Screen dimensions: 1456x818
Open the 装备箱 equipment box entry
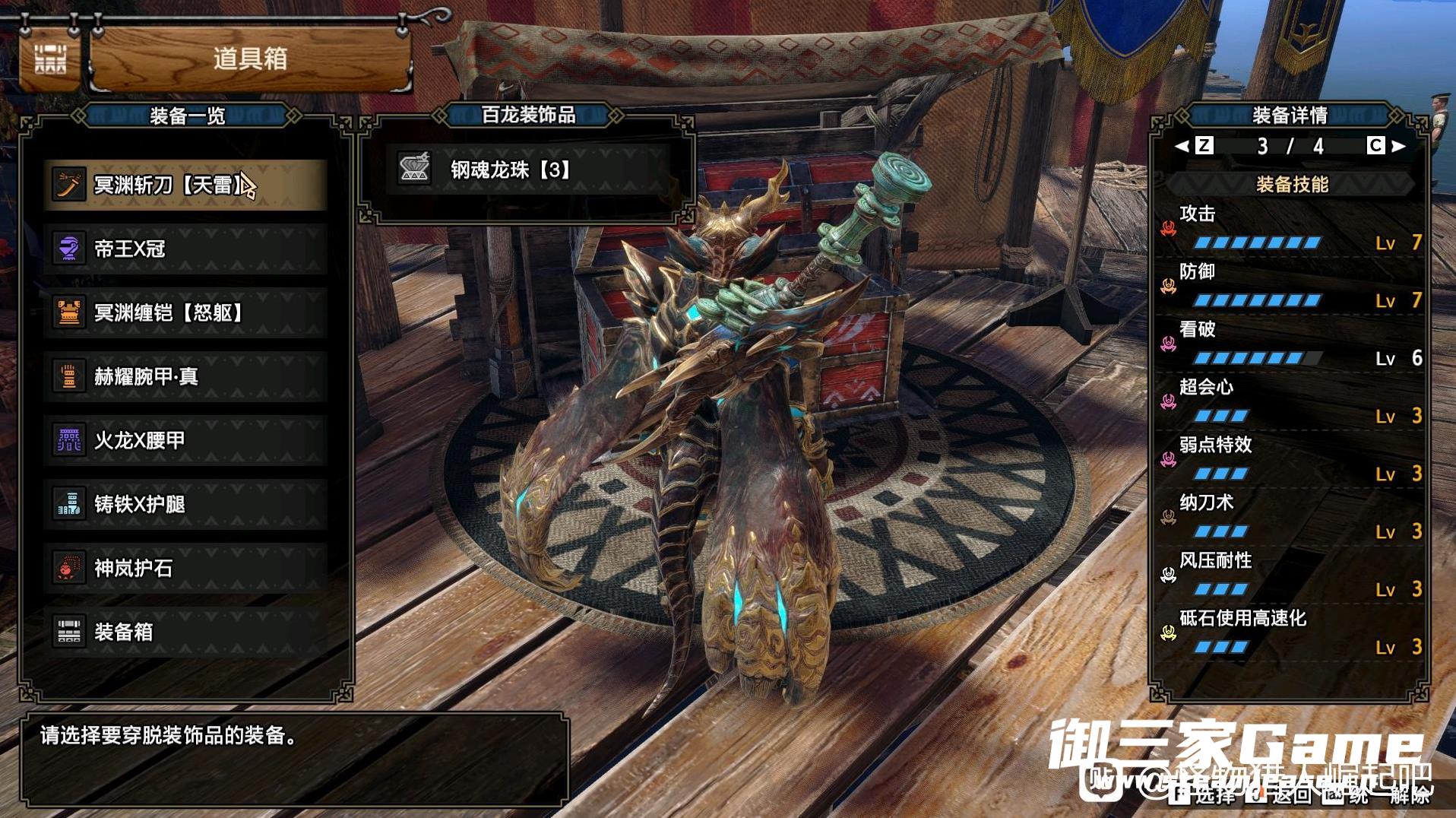pyautogui.click(x=185, y=632)
